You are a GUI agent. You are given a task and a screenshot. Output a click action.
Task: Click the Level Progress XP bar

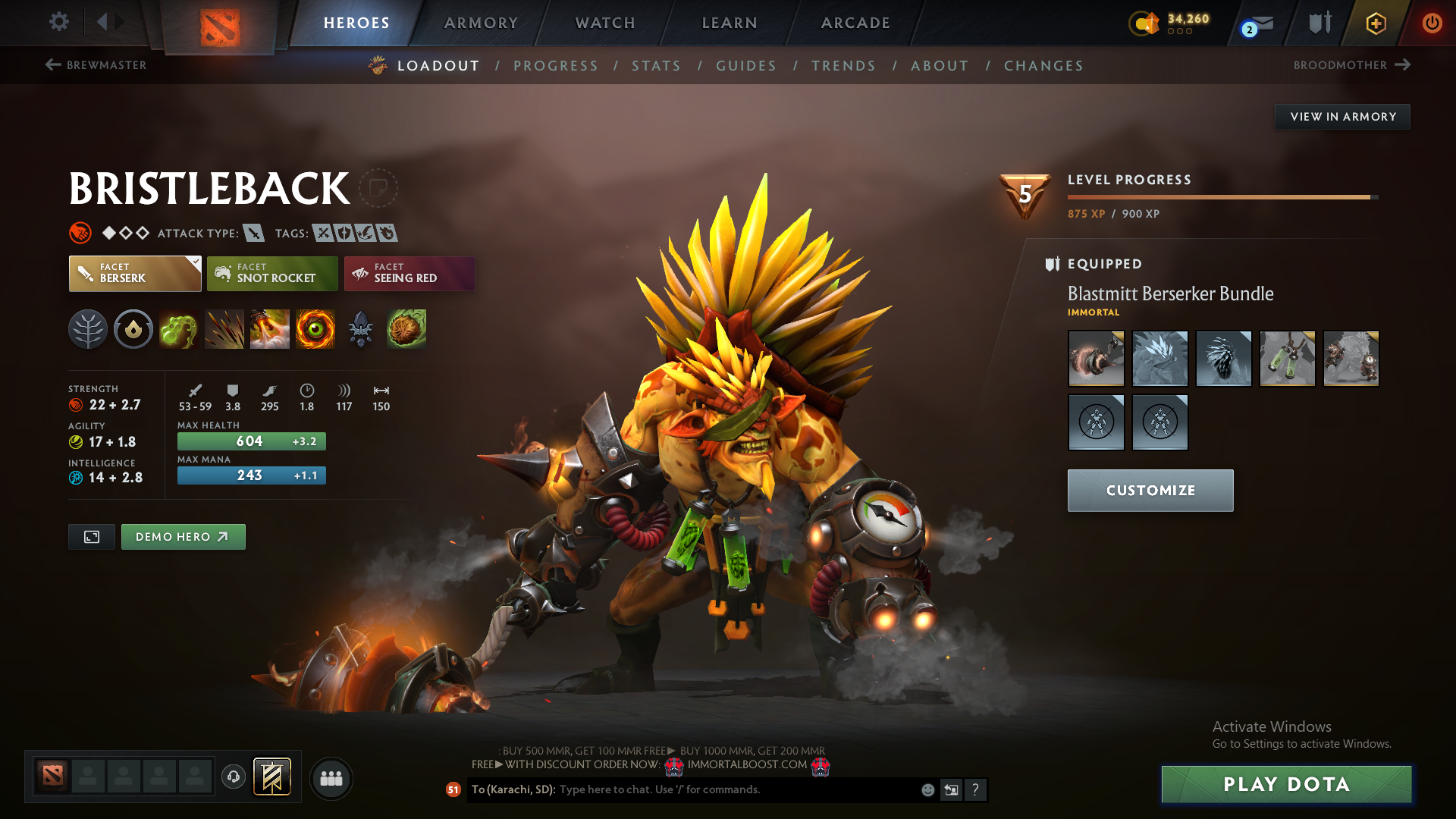[1221, 196]
